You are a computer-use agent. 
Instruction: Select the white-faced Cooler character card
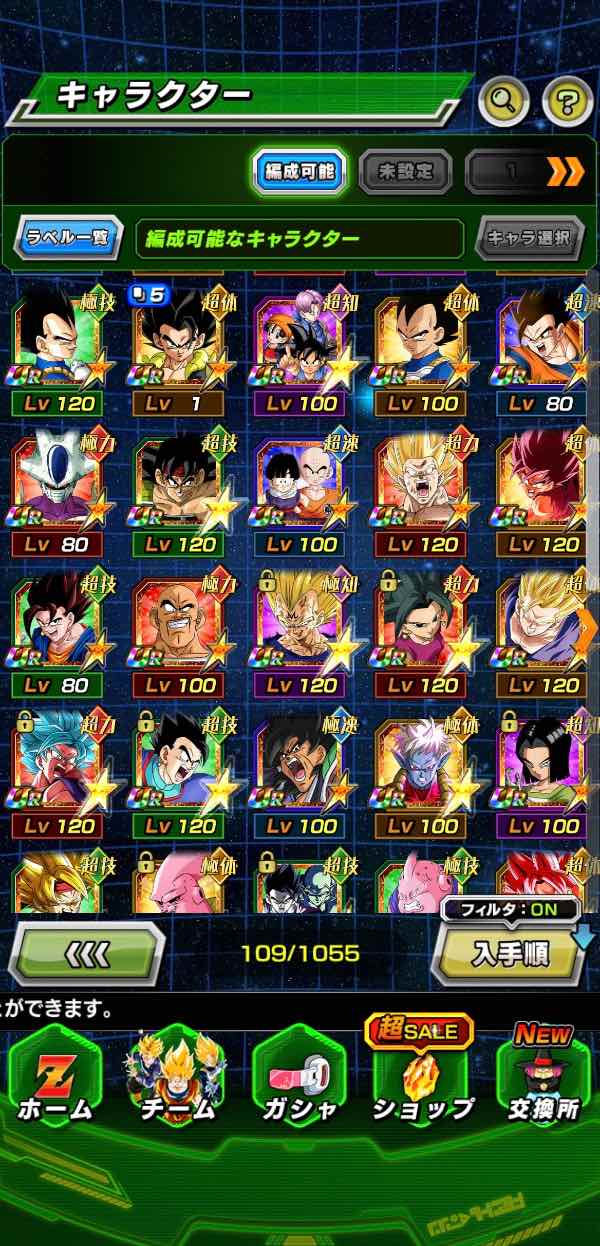tap(58, 490)
